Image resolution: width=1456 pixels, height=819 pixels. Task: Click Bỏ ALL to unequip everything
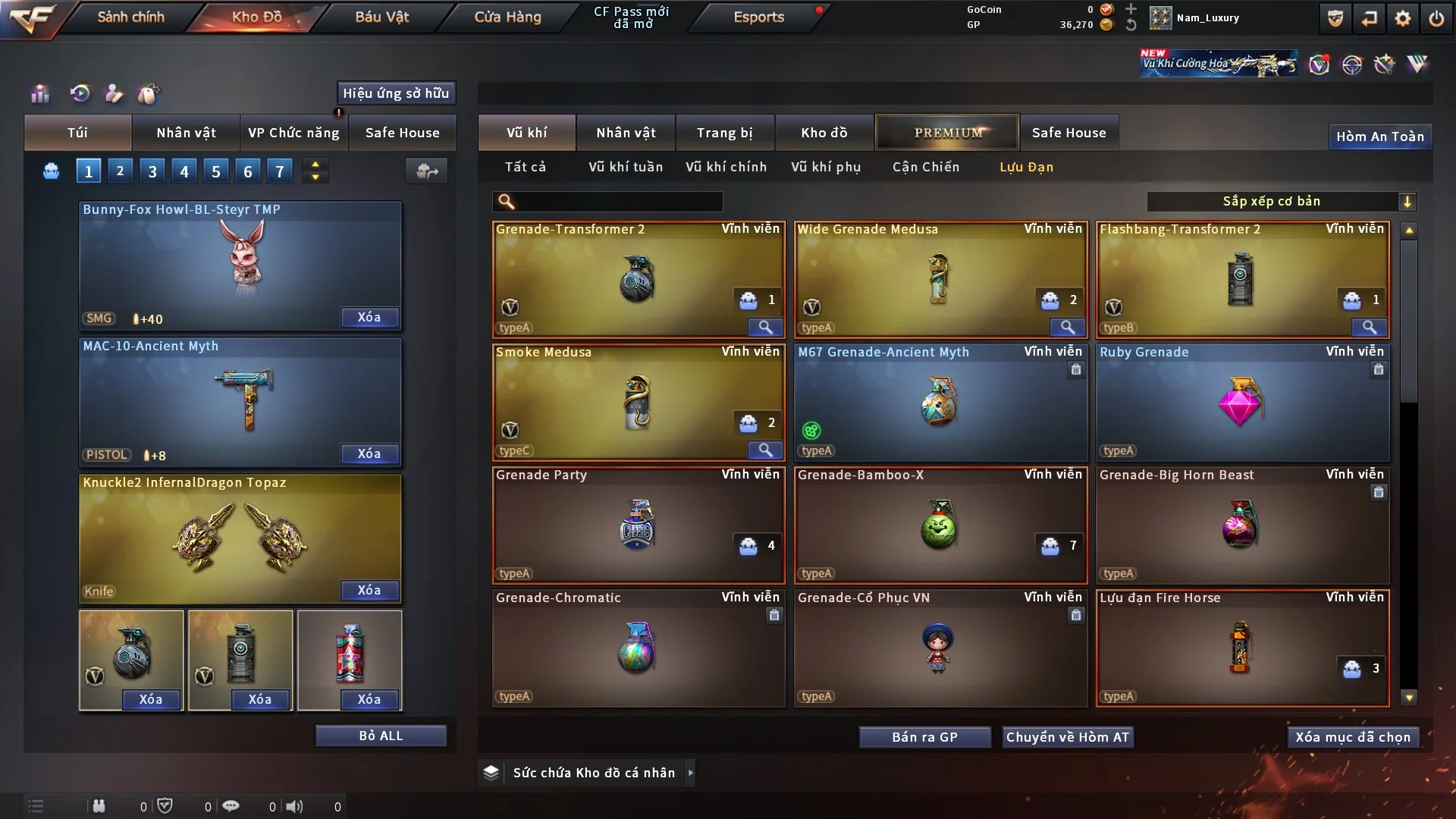click(381, 736)
